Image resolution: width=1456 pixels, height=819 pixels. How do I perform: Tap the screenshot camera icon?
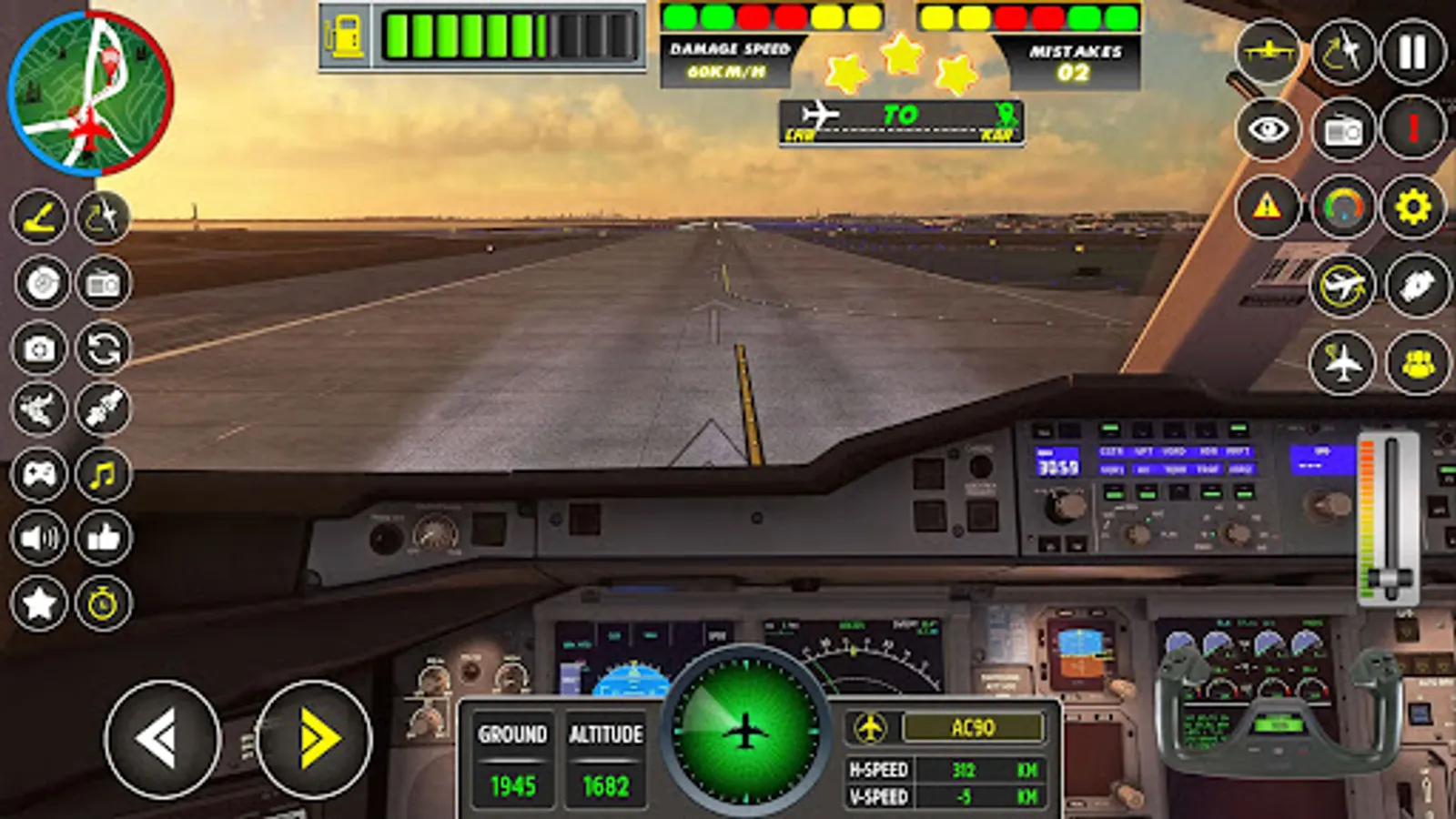36,346
